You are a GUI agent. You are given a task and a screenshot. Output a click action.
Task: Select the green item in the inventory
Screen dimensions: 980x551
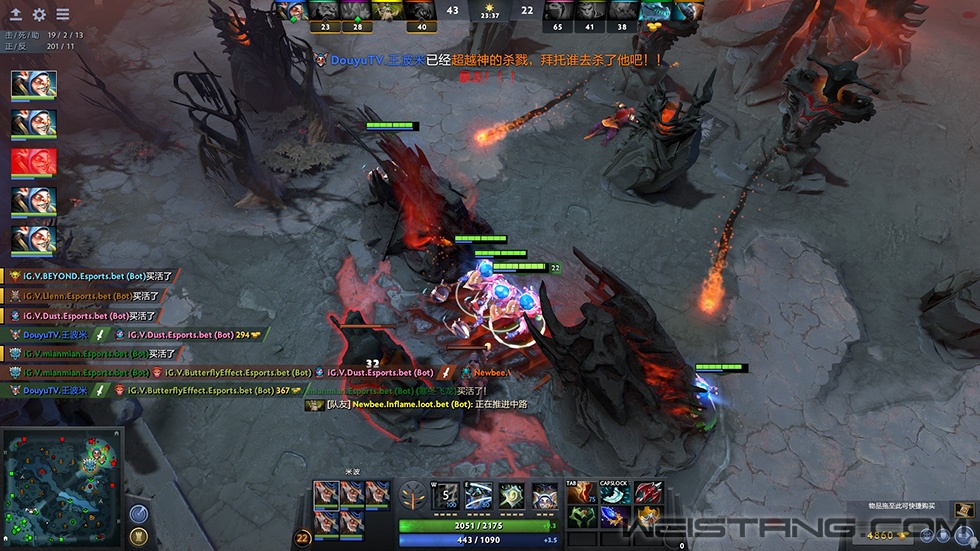click(581, 517)
